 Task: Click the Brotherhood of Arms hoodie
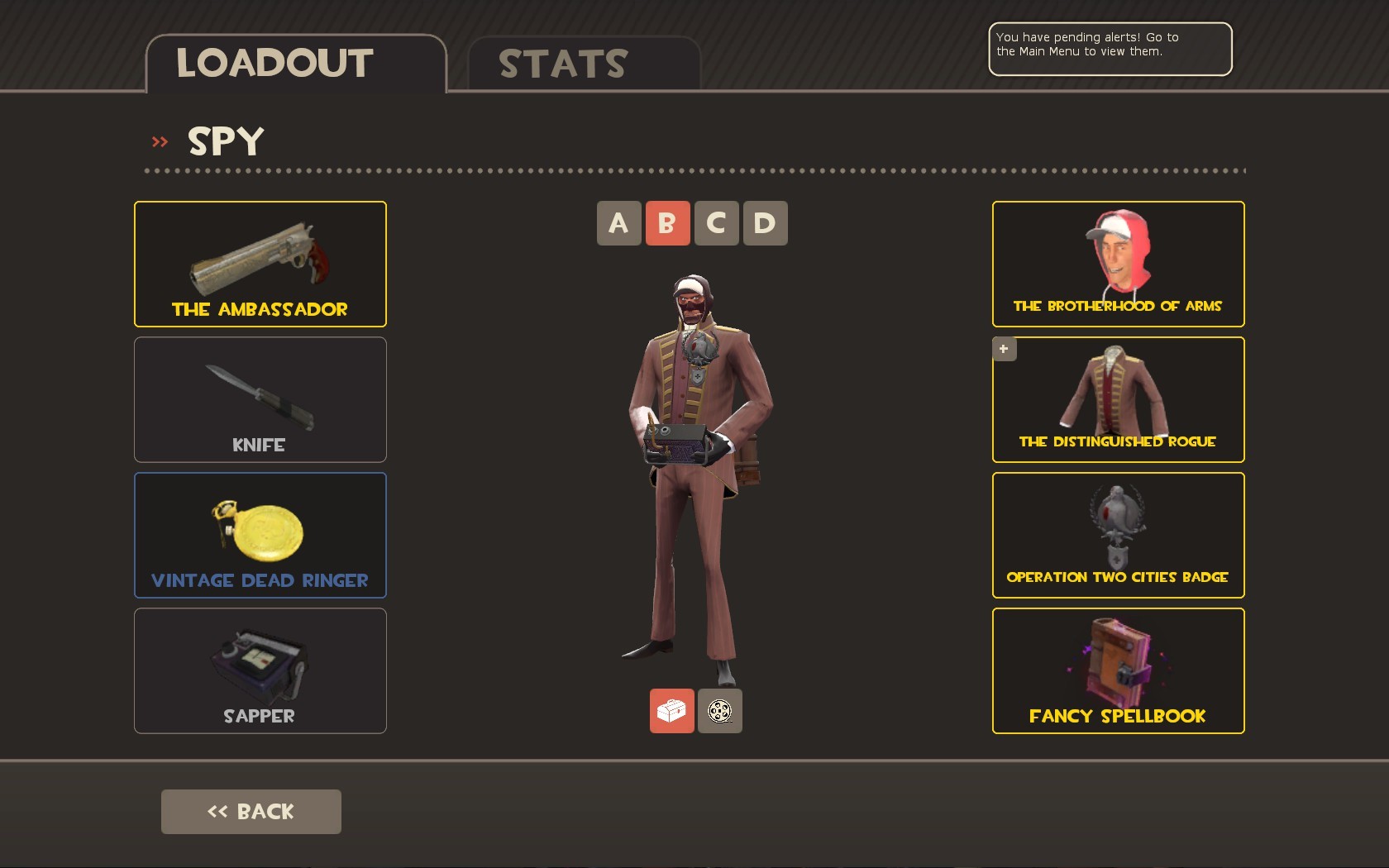tap(1117, 264)
